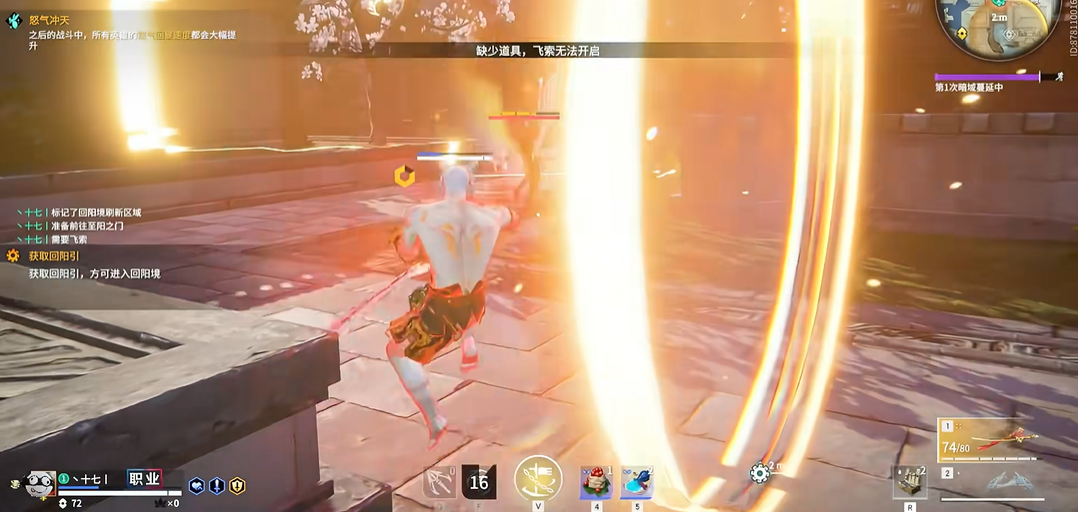Trigger the round golden ultimate ability

[x=538, y=478]
